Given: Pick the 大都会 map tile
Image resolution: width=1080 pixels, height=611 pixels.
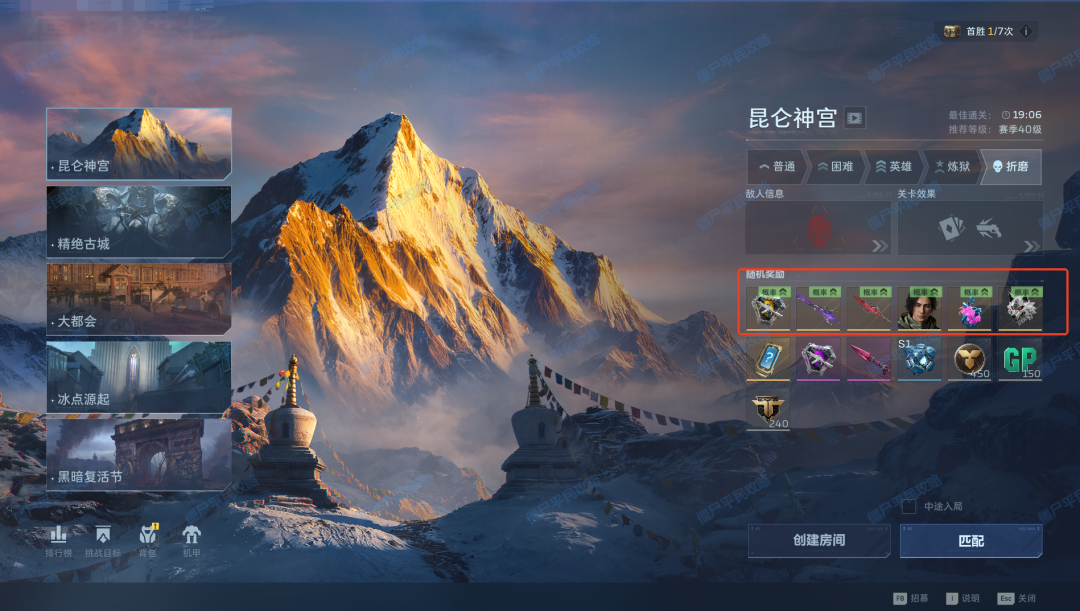Looking at the screenshot, I should tap(139, 299).
